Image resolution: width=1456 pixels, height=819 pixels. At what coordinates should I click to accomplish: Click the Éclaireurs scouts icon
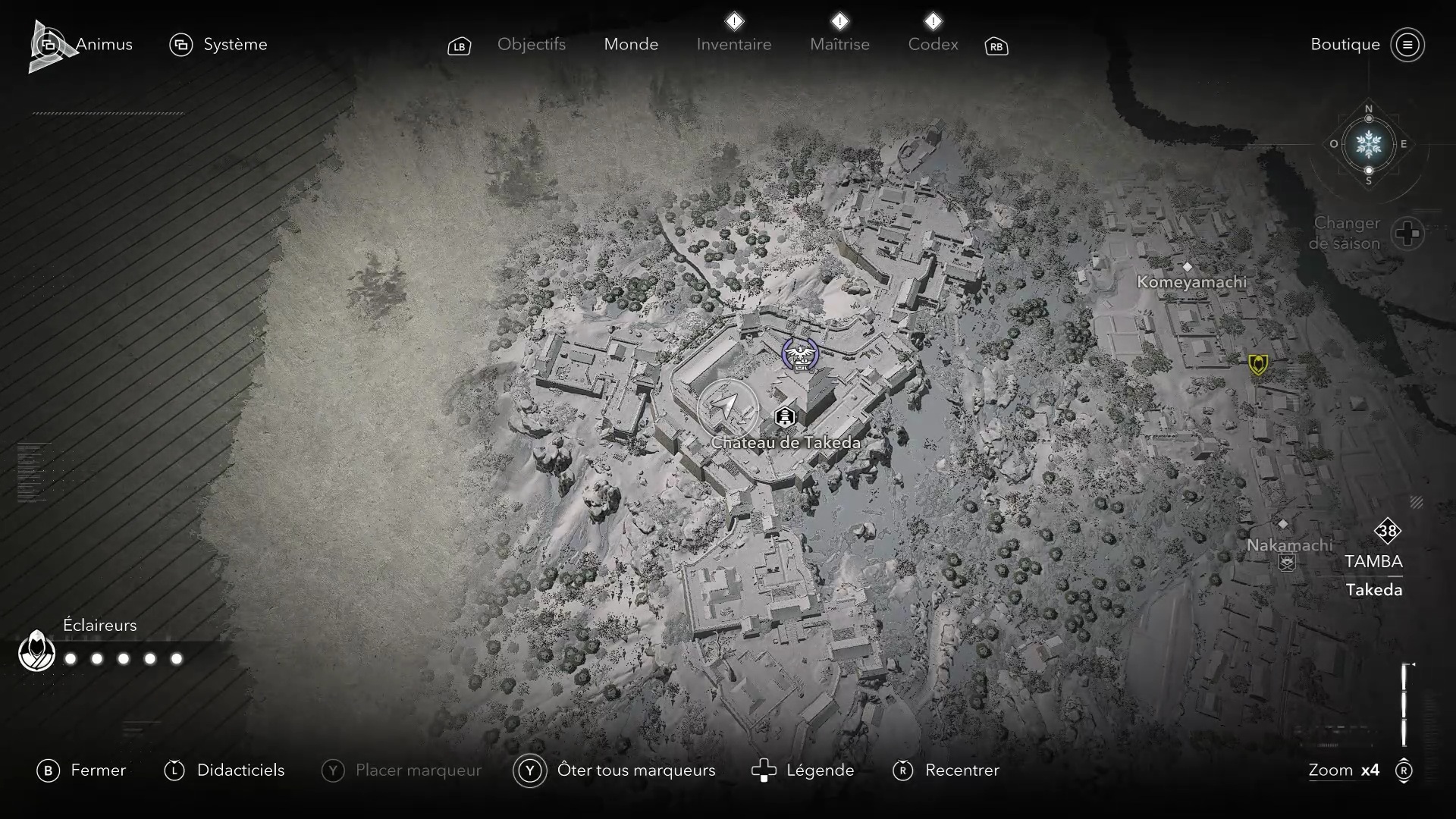pyautogui.click(x=36, y=651)
